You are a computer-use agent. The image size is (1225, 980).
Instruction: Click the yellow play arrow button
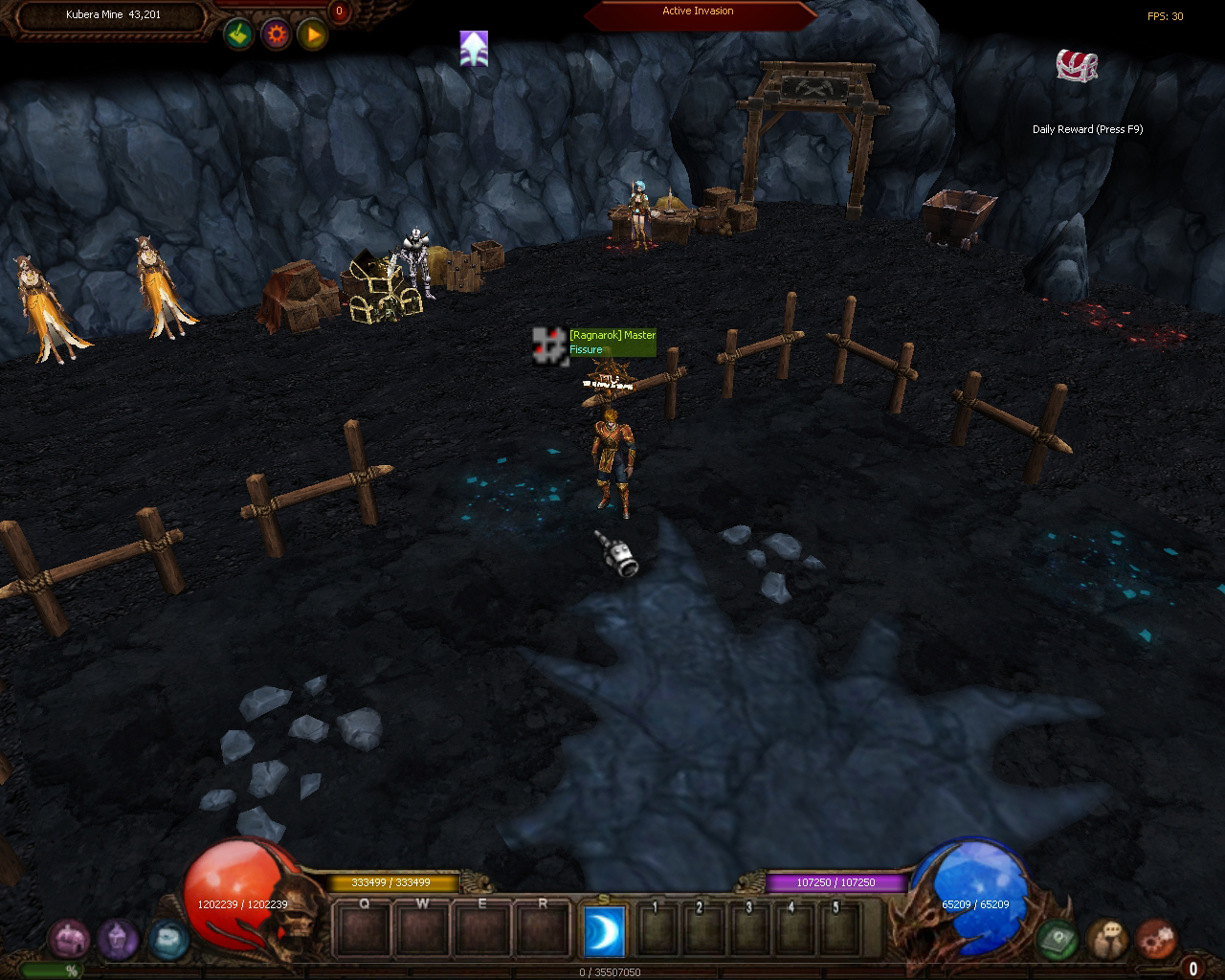pyautogui.click(x=313, y=35)
